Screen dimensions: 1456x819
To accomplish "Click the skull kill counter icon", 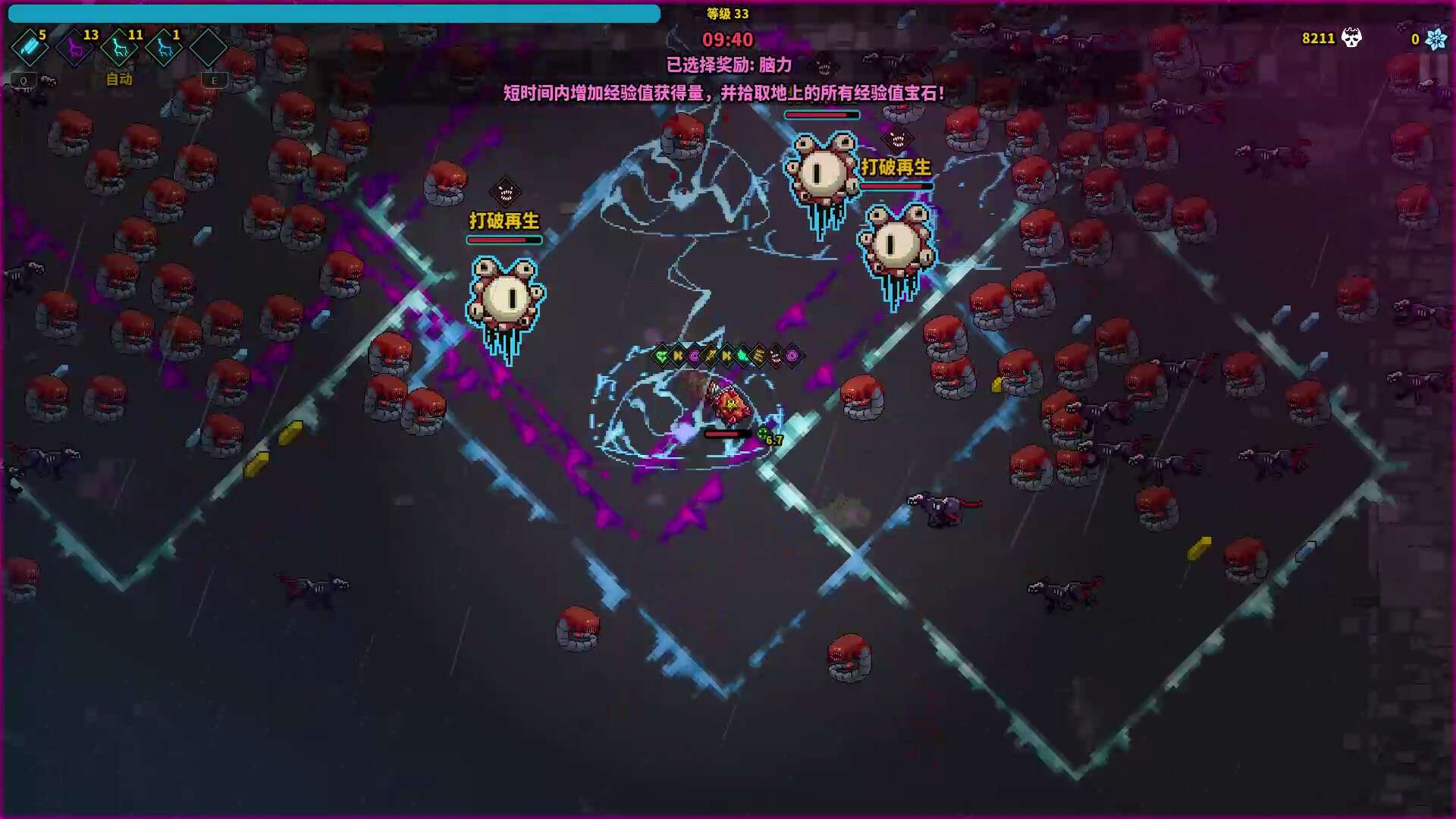I will click(x=1351, y=38).
